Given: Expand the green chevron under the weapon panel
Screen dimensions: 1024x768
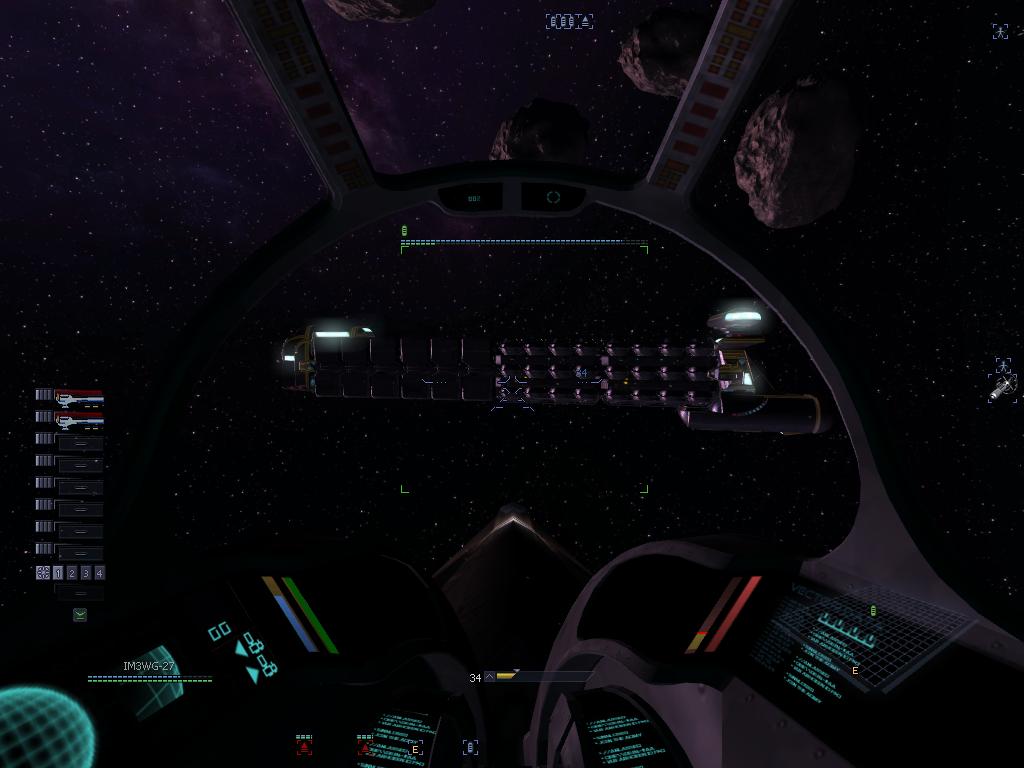Looking at the screenshot, I should pos(80,615).
